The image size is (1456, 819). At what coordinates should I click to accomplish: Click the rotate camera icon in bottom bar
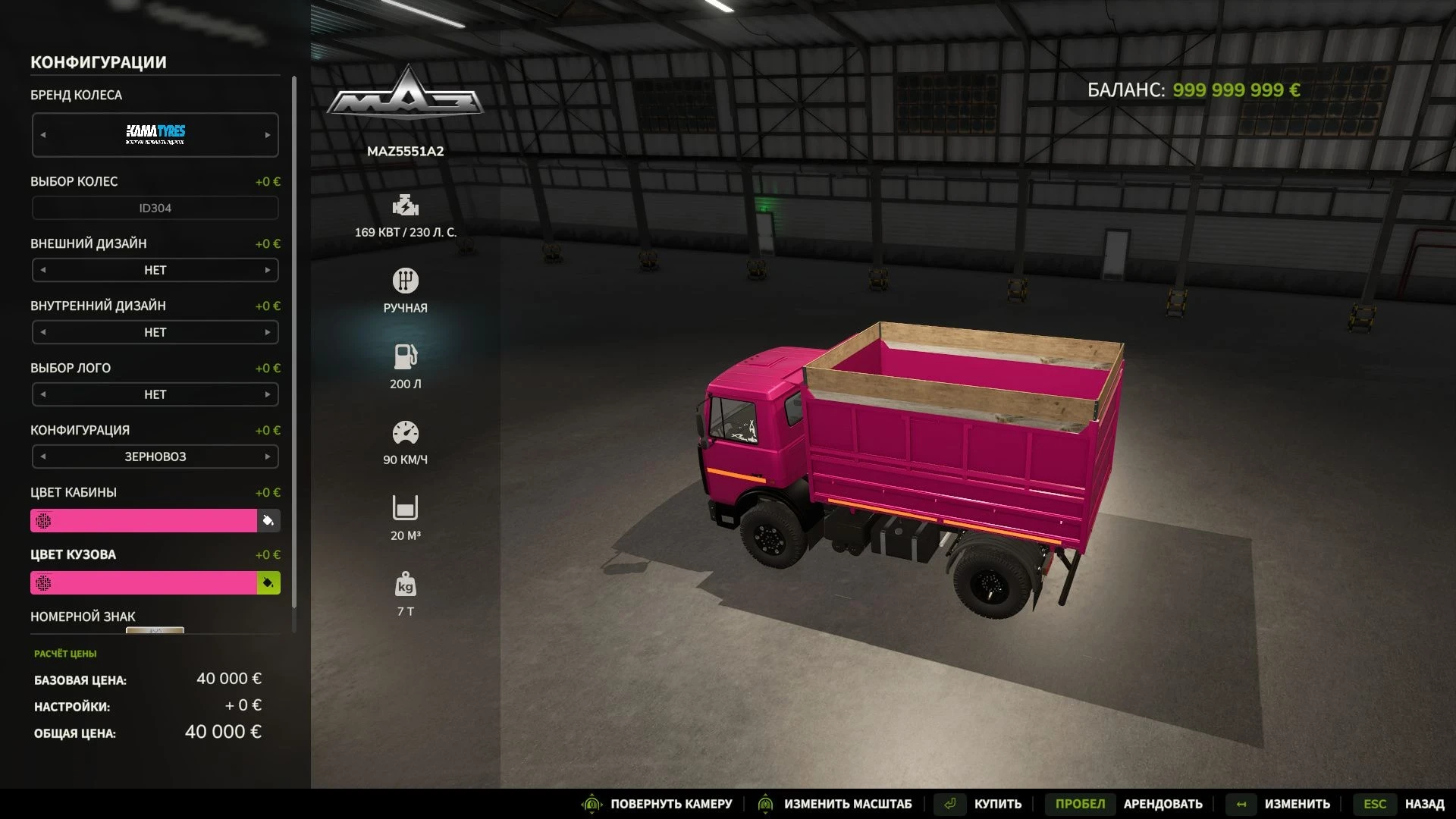[593, 804]
